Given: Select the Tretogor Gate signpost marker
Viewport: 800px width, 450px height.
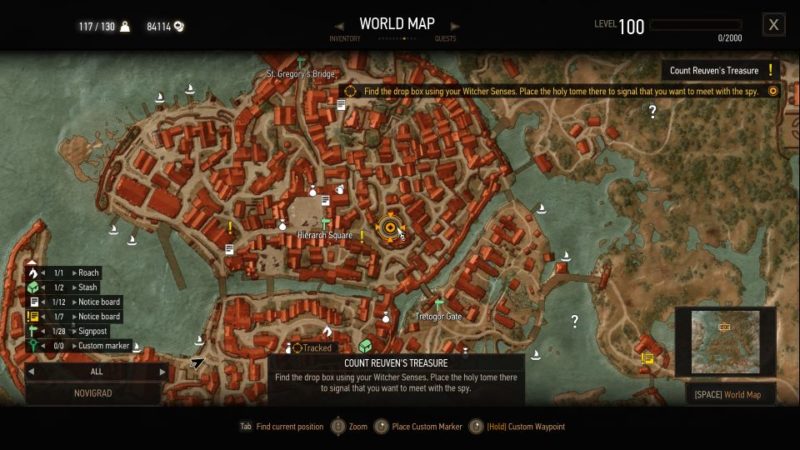Looking at the screenshot, I should pos(438,304).
